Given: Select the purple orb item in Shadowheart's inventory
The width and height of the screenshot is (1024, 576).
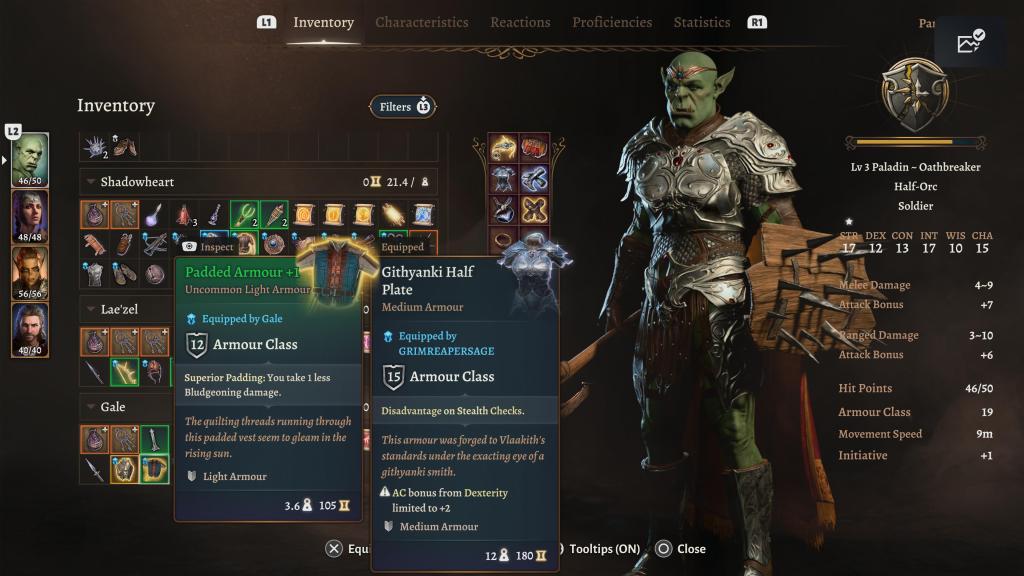Looking at the screenshot, I should (154, 214).
